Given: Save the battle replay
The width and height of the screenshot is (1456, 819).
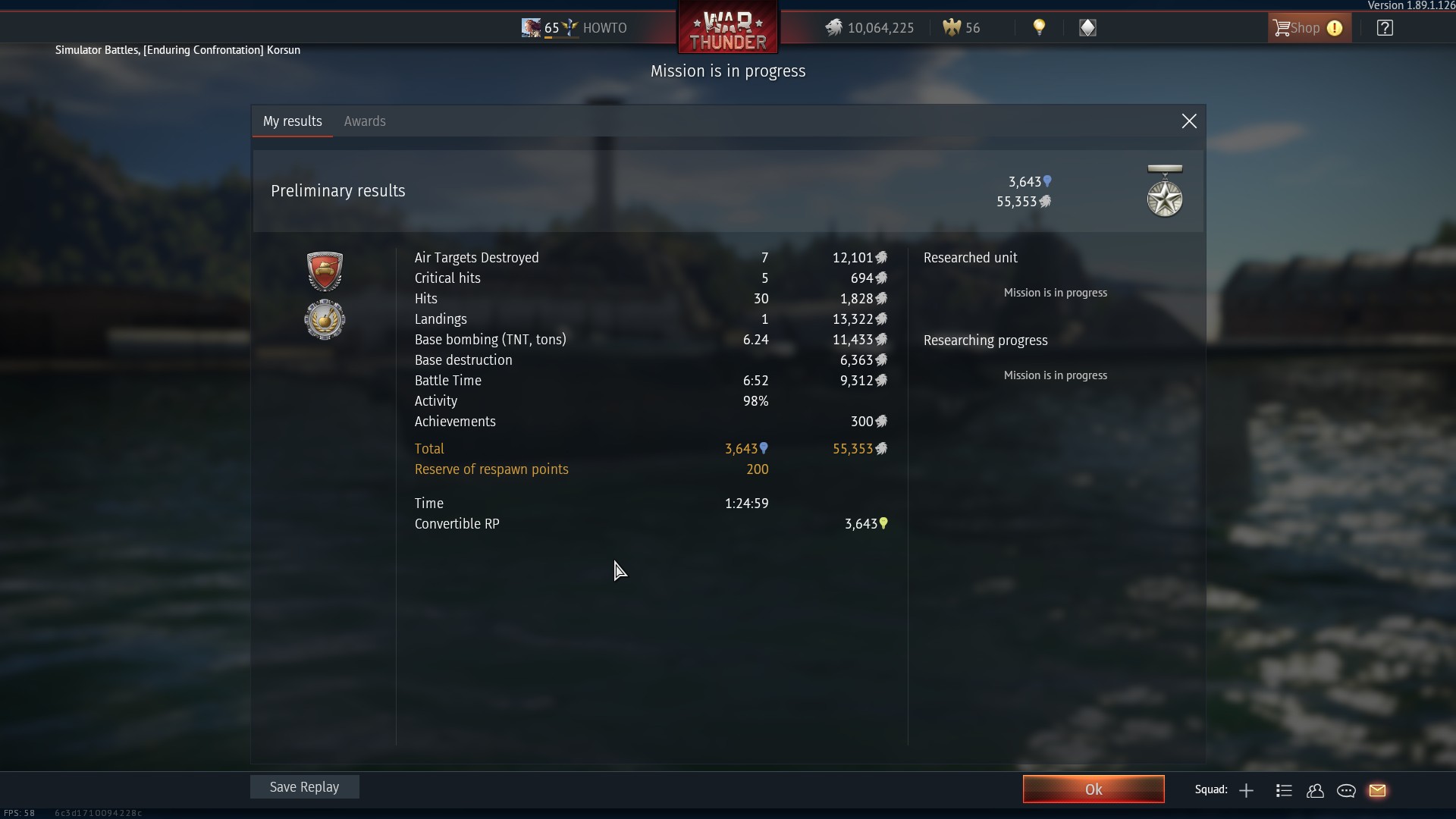Looking at the screenshot, I should 305,787.
